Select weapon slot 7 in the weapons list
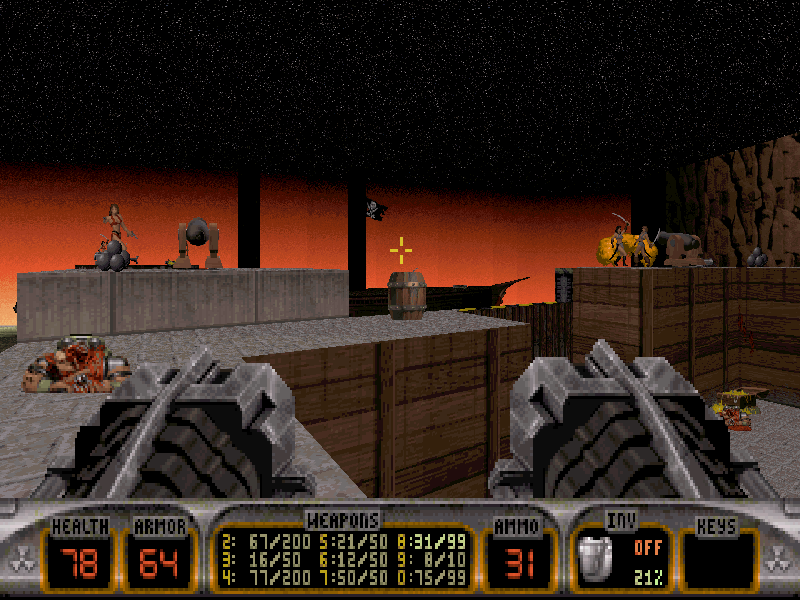 [343, 575]
